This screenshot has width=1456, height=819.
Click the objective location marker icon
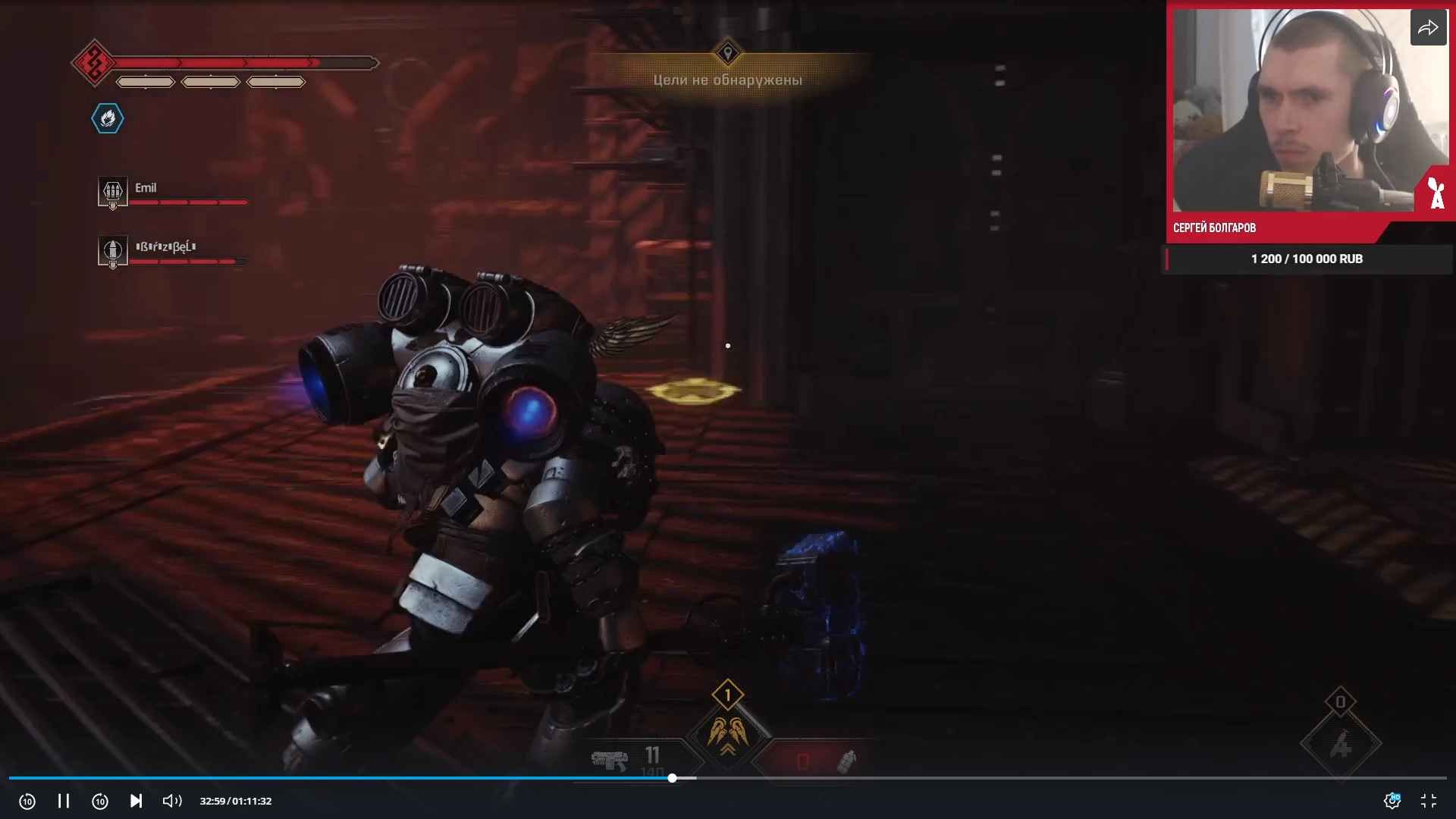point(728,53)
